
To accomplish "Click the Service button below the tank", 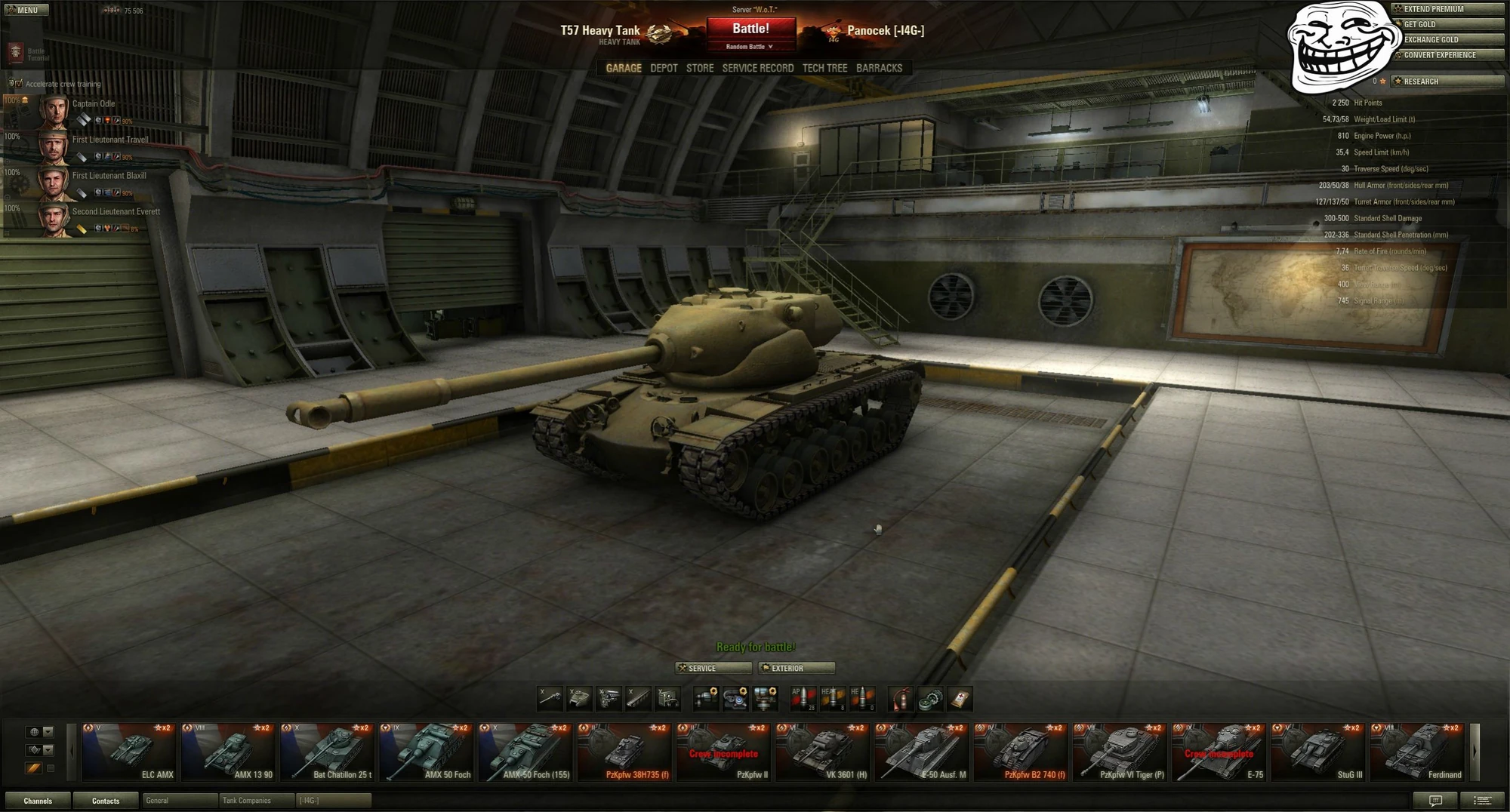I will click(x=712, y=668).
